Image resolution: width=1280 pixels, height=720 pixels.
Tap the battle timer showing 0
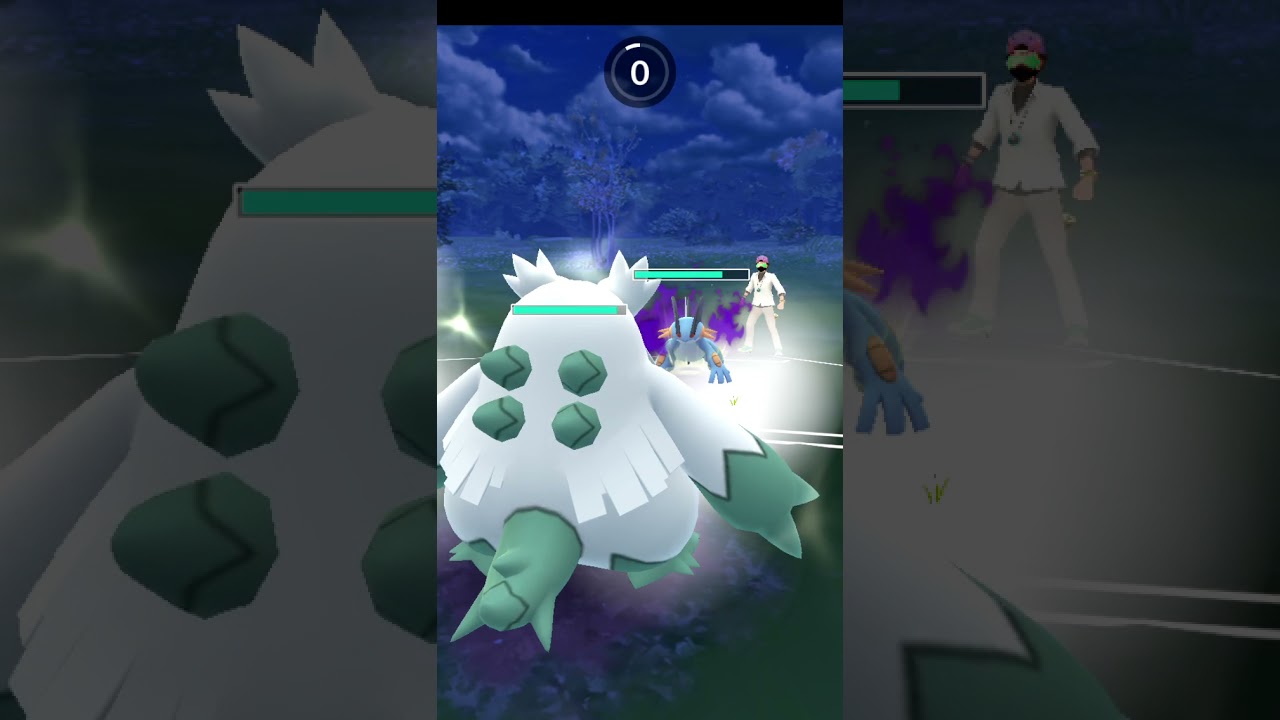point(640,72)
